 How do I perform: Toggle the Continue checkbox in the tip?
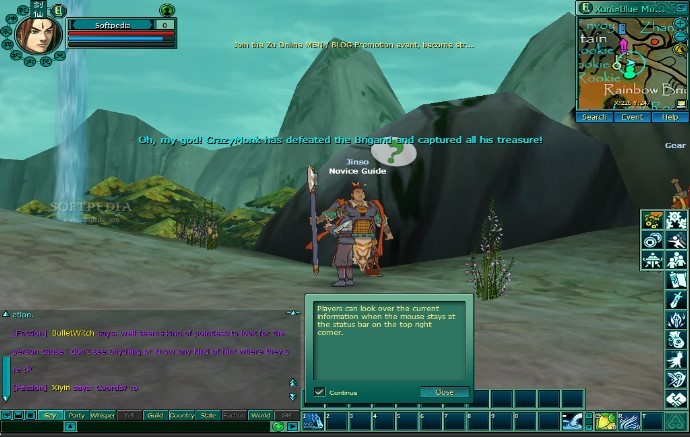[x=320, y=392]
